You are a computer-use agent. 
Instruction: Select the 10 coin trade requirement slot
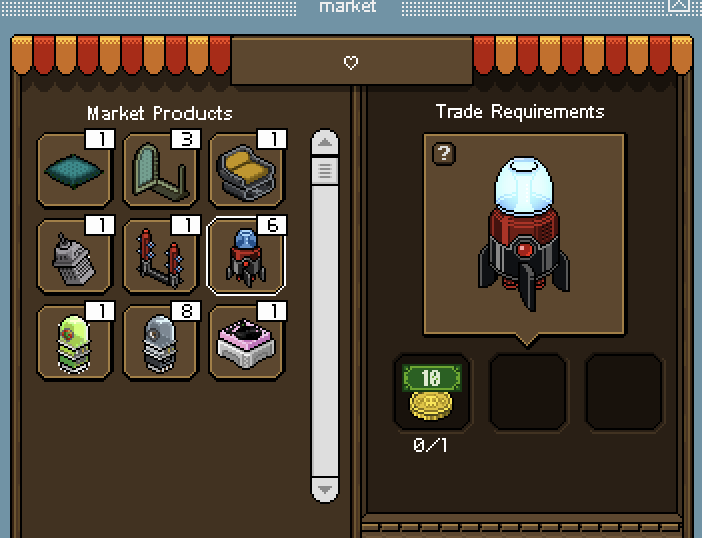point(432,392)
